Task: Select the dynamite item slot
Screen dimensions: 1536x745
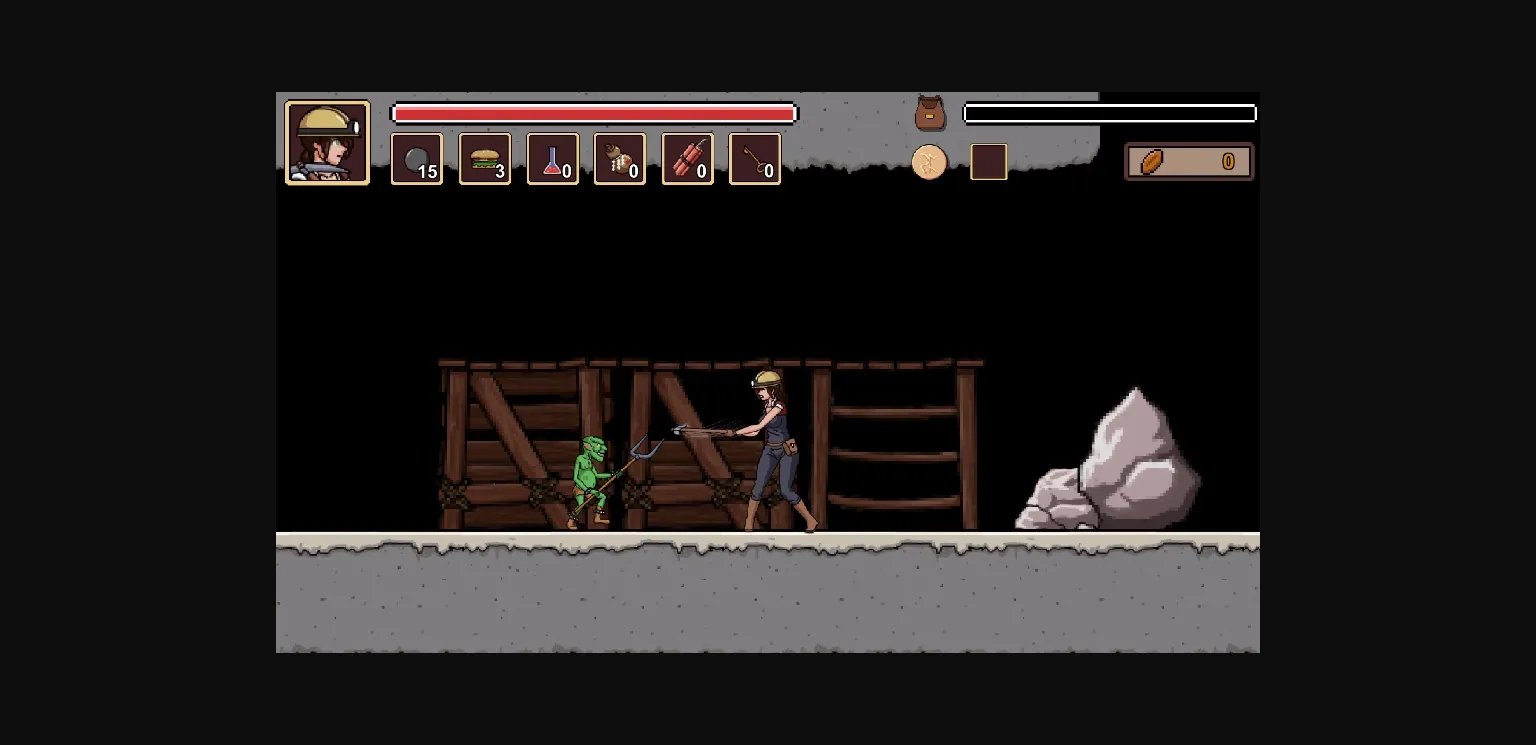Action: [x=688, y=159]
